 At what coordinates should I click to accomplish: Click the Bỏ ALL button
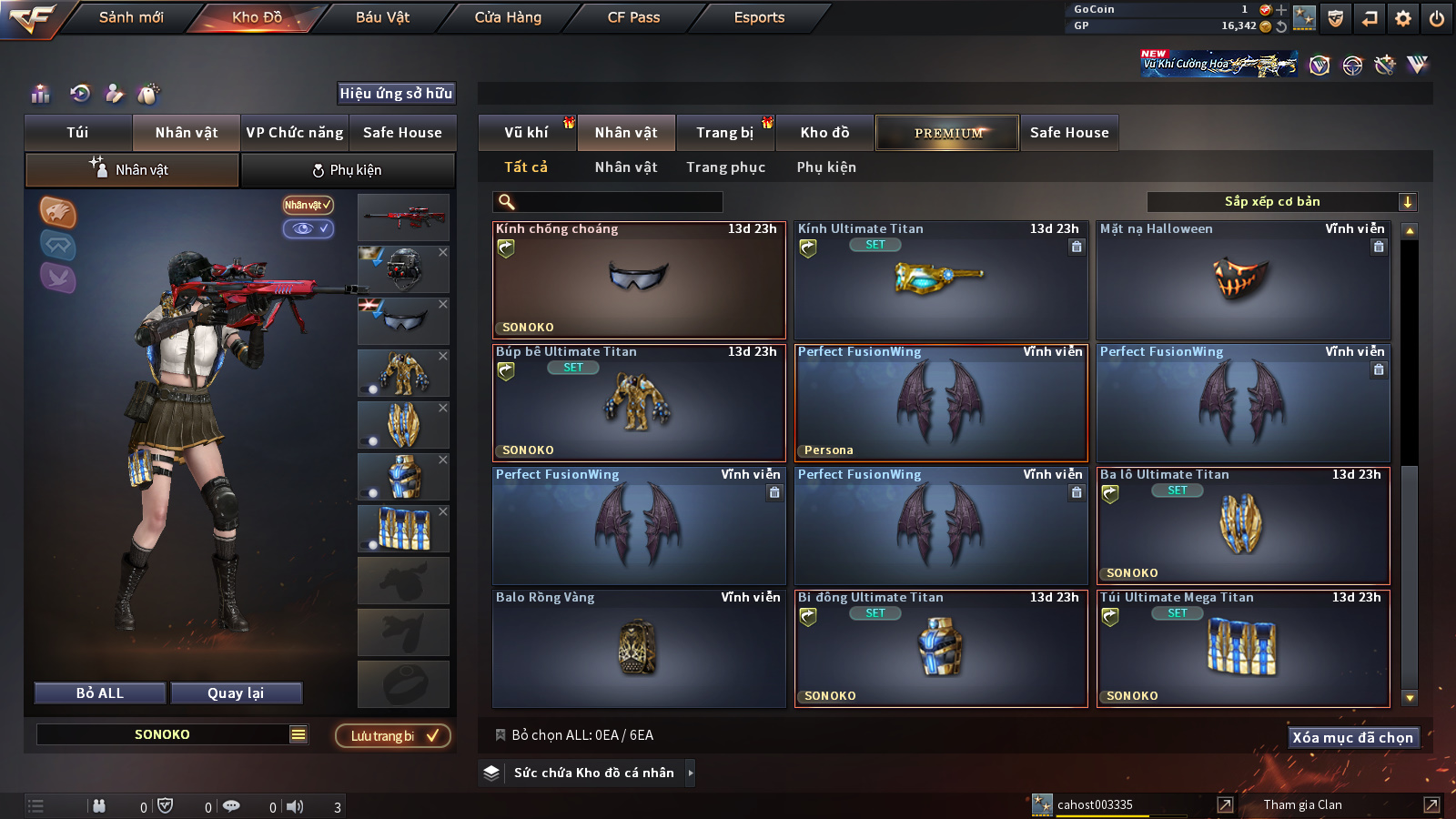point(100,693)
